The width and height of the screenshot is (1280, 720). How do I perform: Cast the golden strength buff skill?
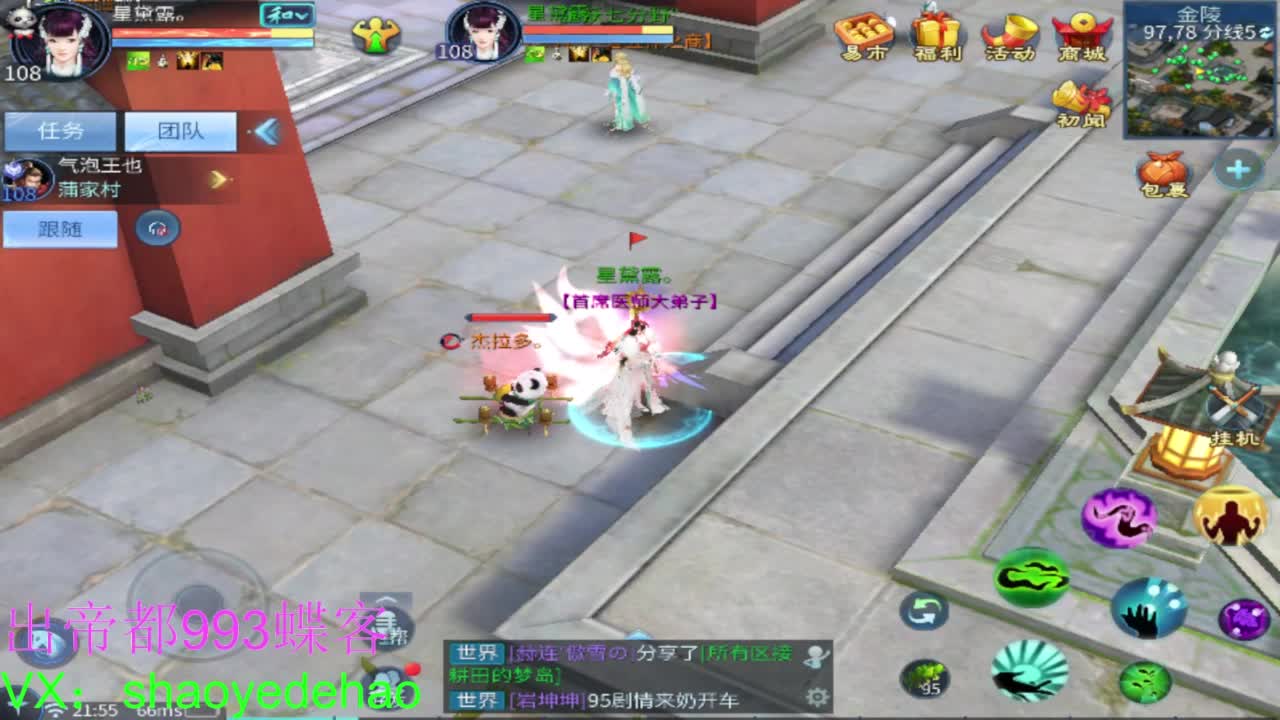tap(1230, 515)
